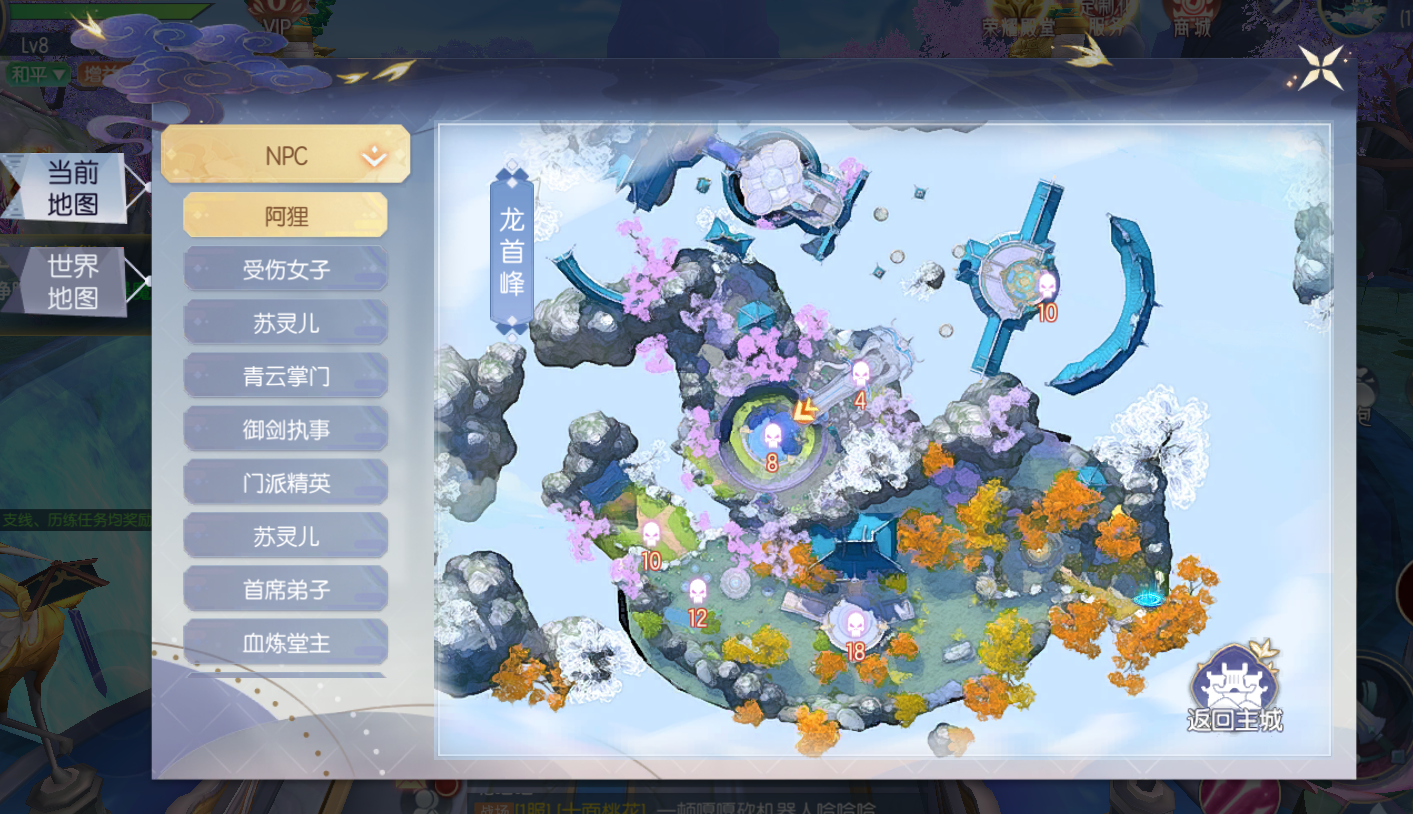Select the 血炼堂主 entry
The image size is (1413, 814).
(285, 643)
